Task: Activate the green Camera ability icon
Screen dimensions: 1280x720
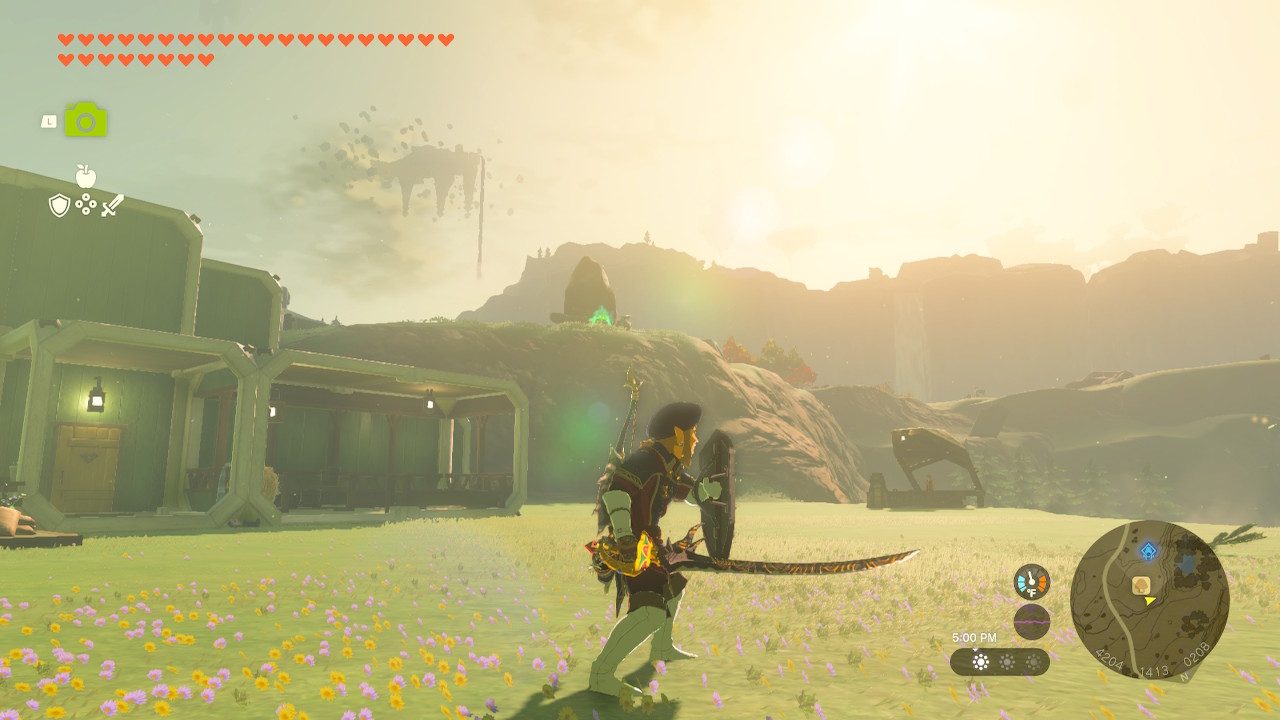Action: (x=86, y=121)
